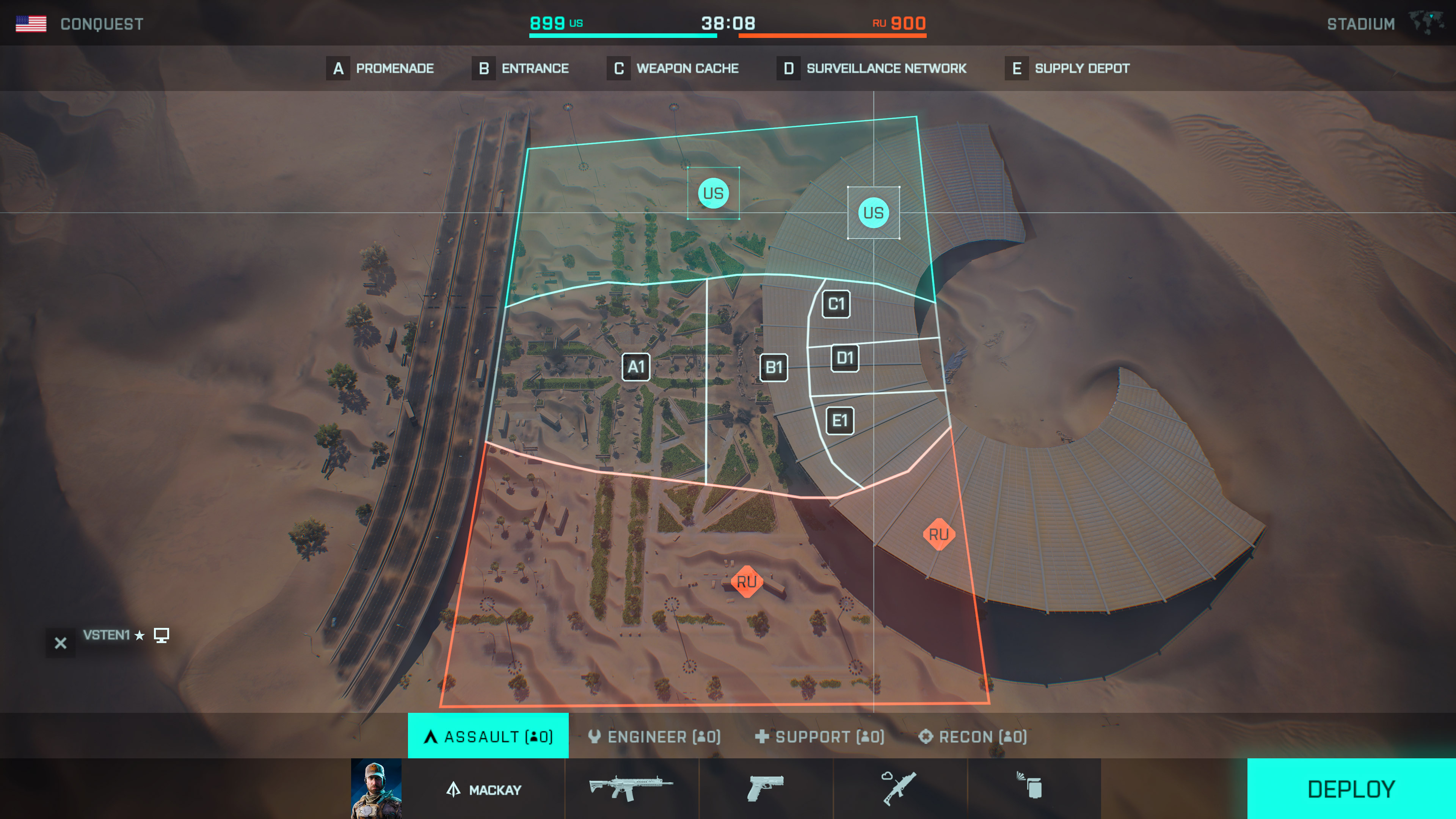The width and height of the screenshot is (1456, 819).
Task: Select A Promenade in the objective list
Action: (x=380, y=68)
